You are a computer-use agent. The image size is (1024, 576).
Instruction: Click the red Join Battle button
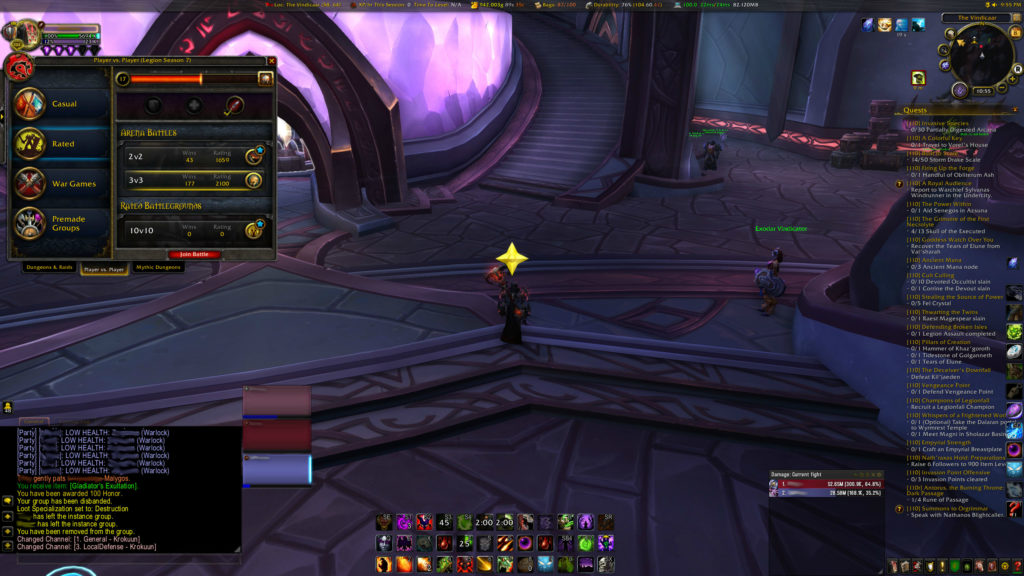pyautogui.click(x=194, y=254)
